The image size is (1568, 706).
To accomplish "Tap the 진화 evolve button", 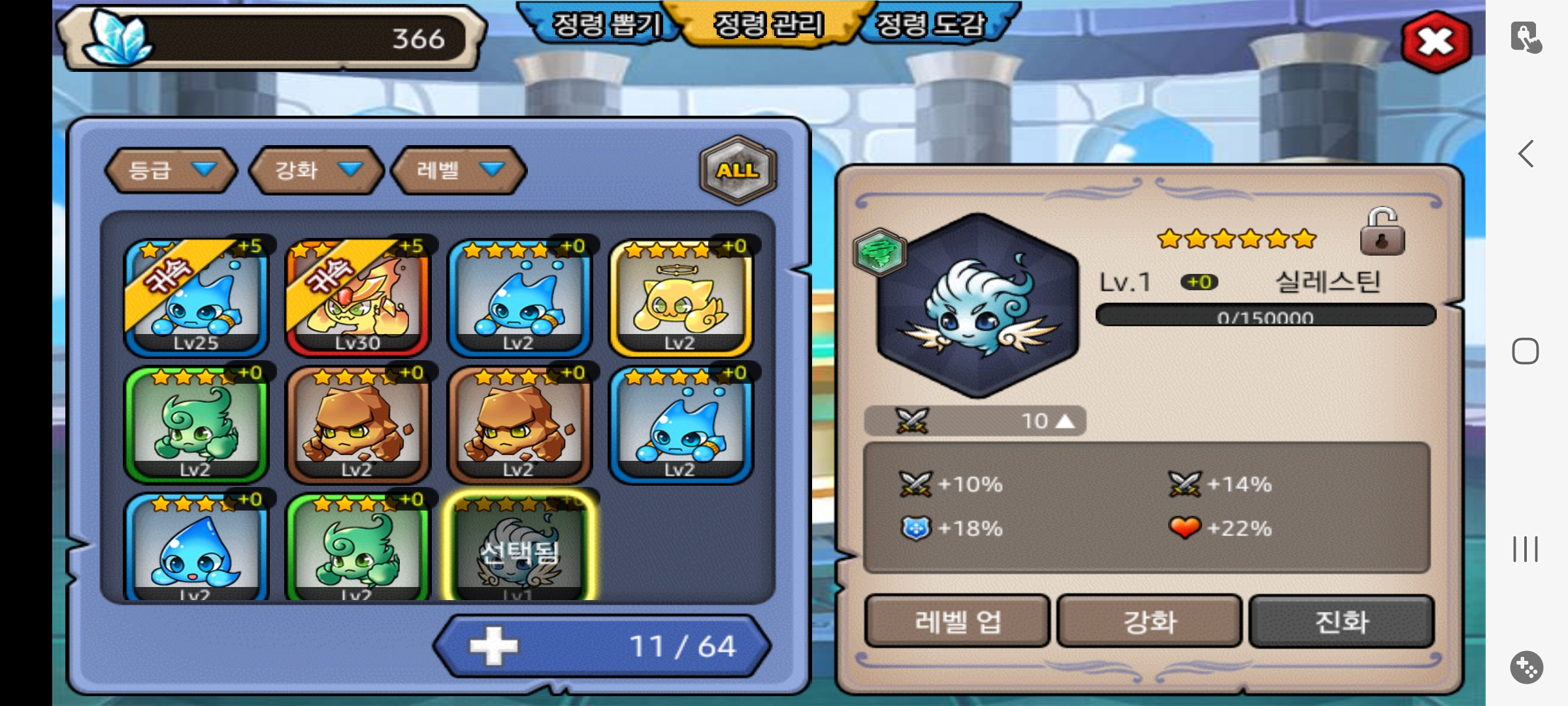I will coord(1341,621).
